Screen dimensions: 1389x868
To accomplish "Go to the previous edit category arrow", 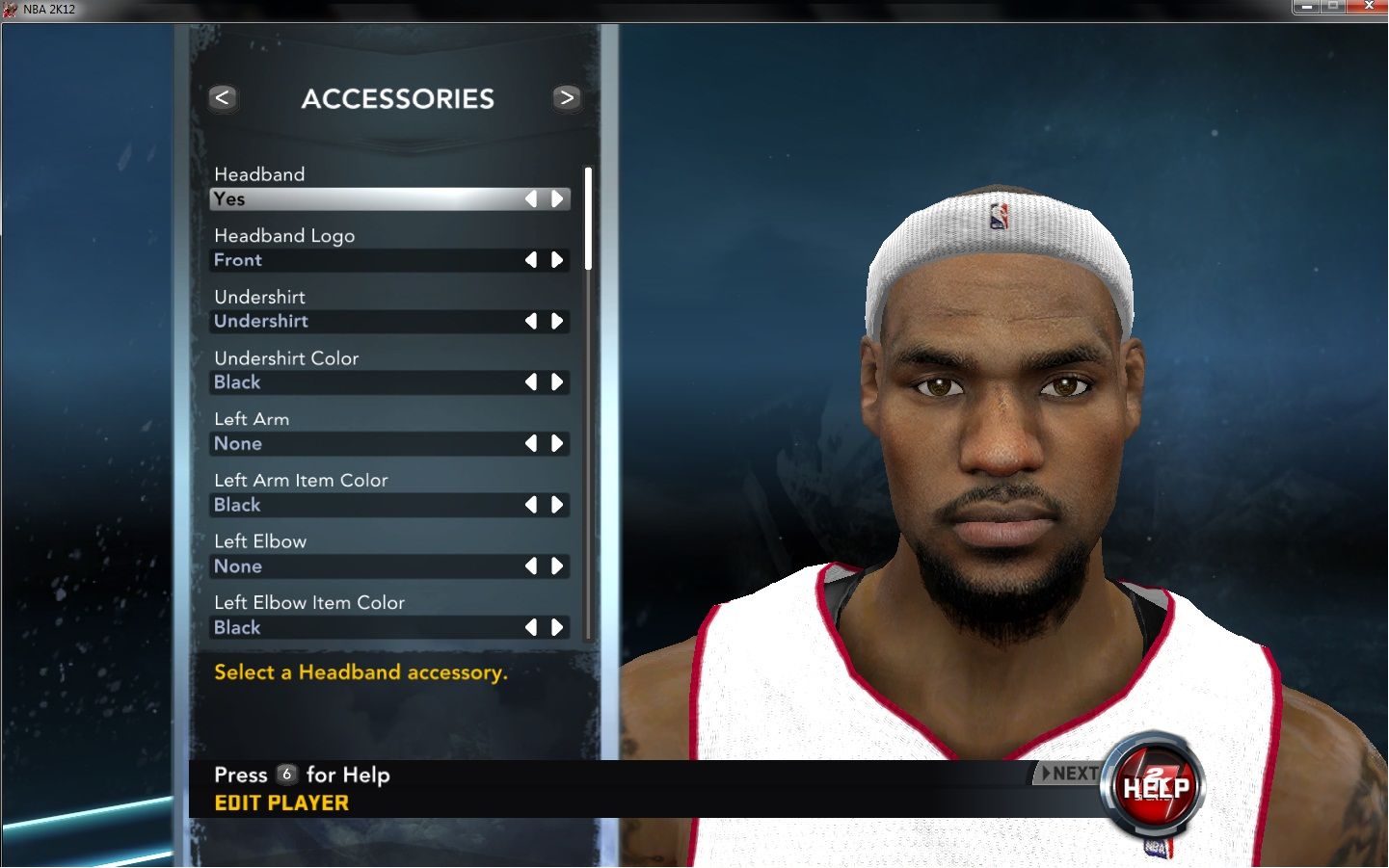I will click(223, 98).
